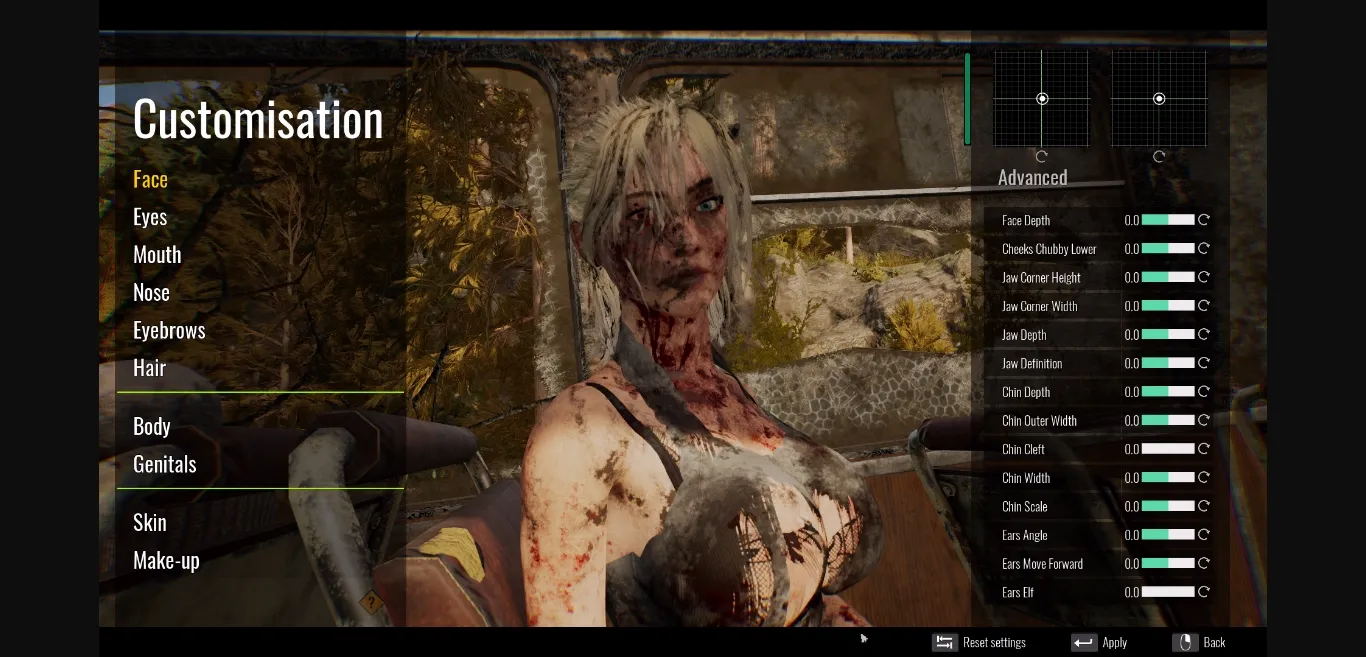Choose the Mouth category
This screenshot has width=1366, height=657.
tap(157, 255)
